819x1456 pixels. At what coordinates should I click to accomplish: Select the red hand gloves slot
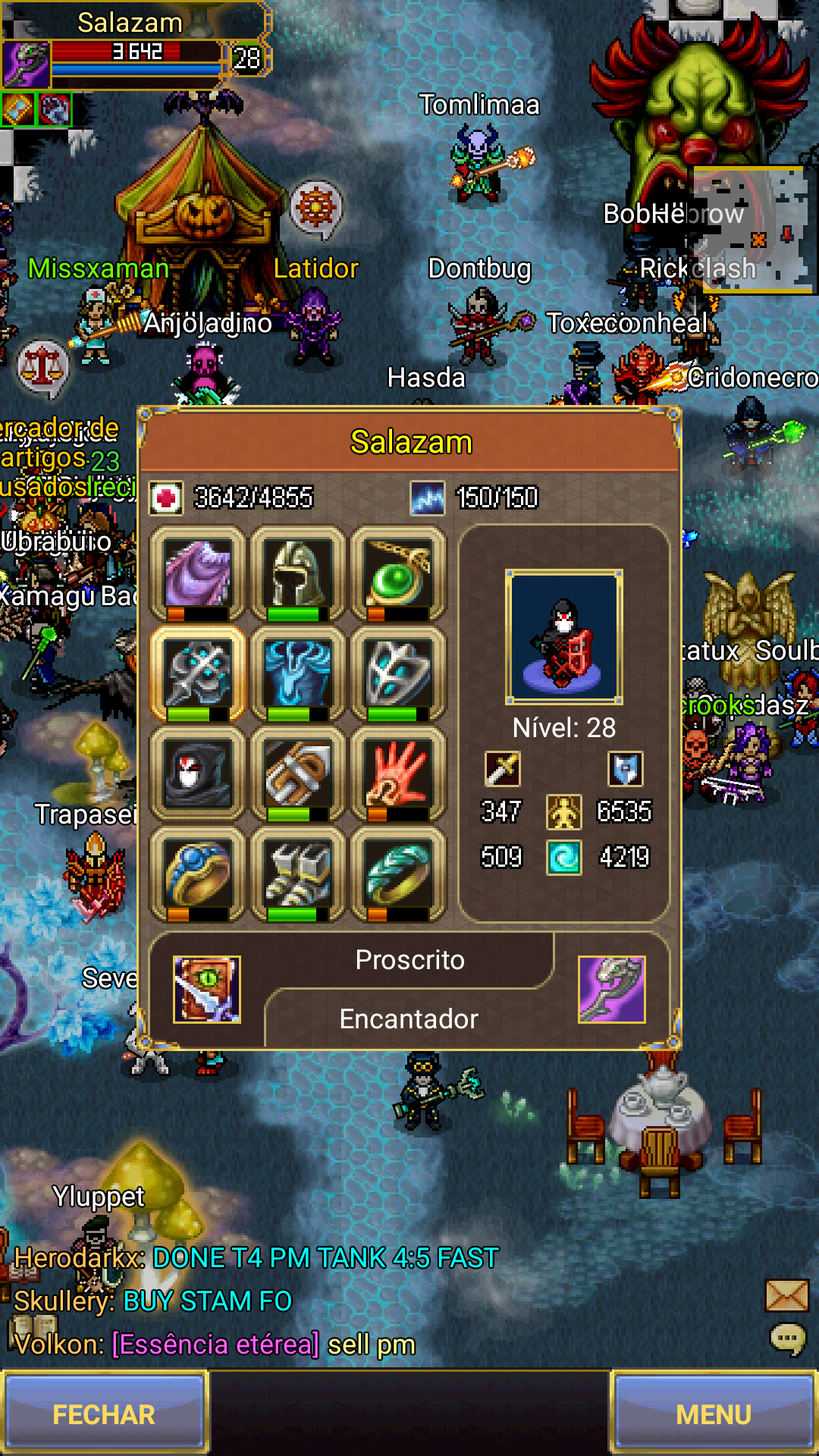click(x=398, y=773)
